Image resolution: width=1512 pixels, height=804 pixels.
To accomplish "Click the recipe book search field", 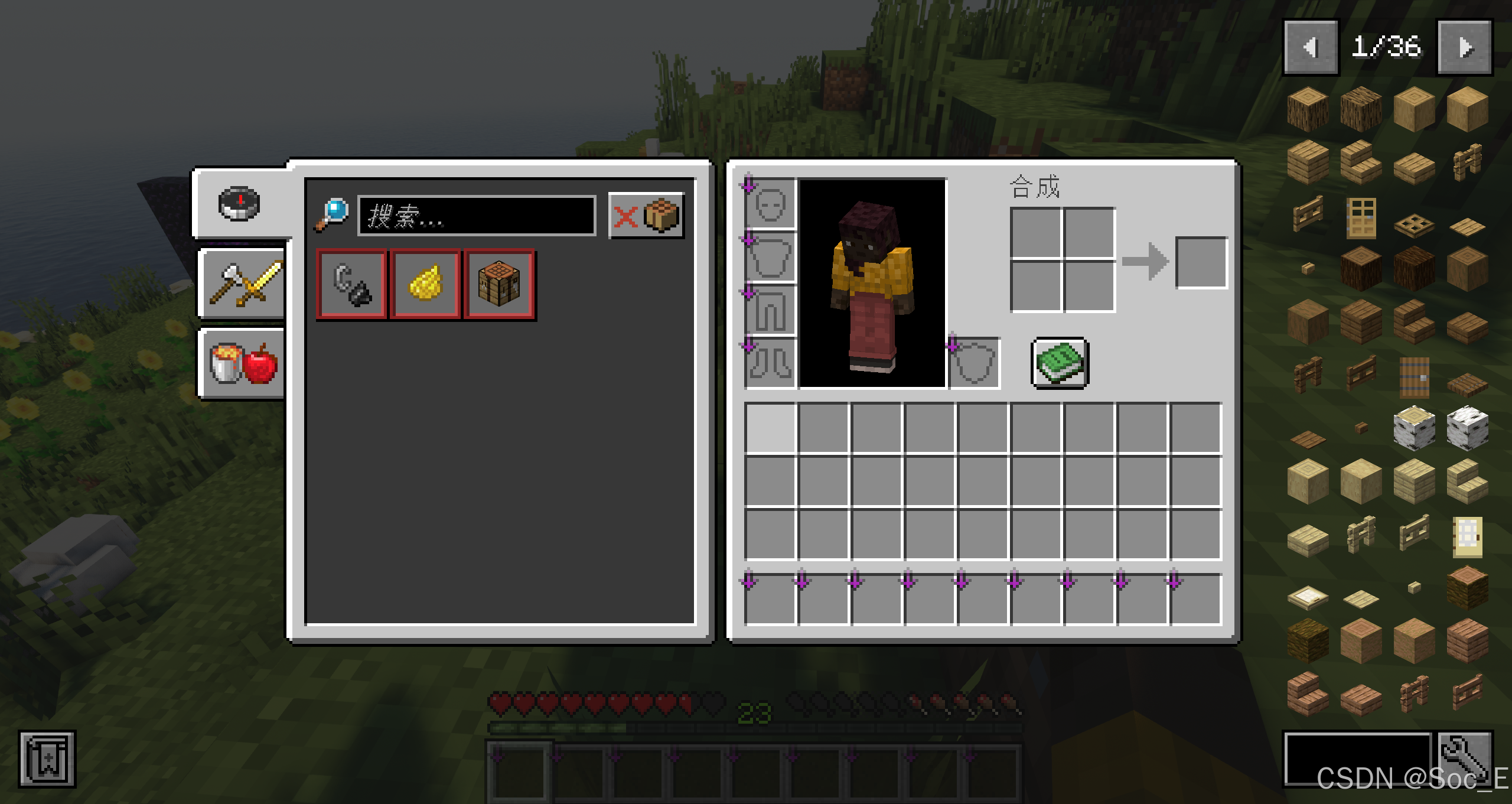I will click(x=476, y=216).
